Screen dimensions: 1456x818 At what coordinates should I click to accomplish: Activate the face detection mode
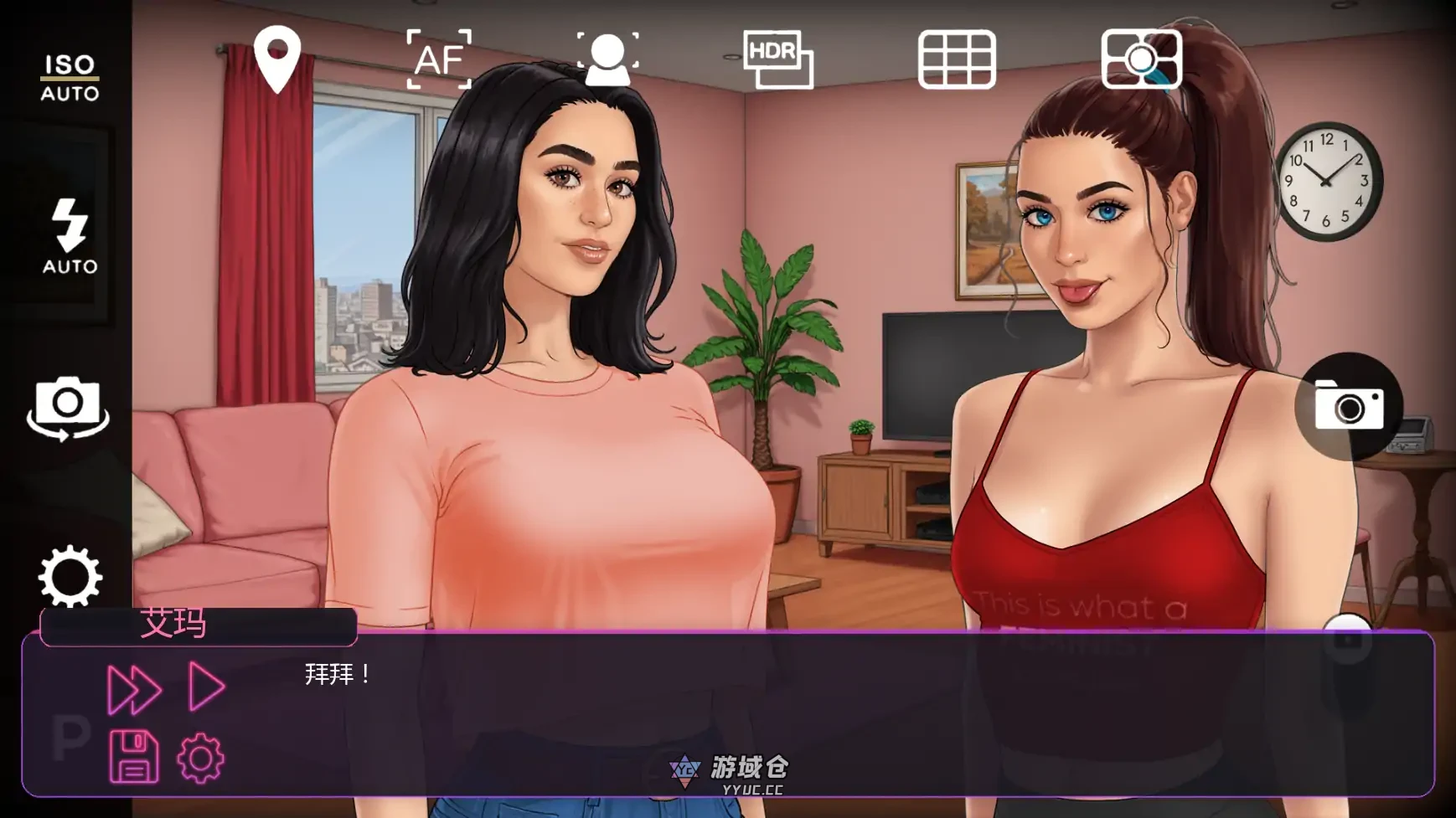coord(609,59)
